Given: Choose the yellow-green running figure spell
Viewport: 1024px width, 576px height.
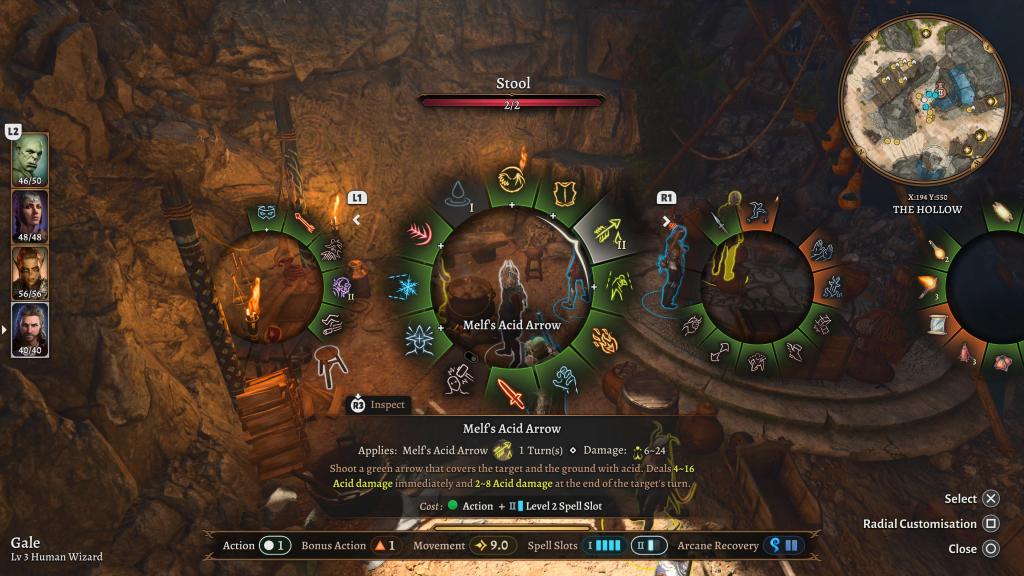Looking at the screenshot, I should point(616,287).
